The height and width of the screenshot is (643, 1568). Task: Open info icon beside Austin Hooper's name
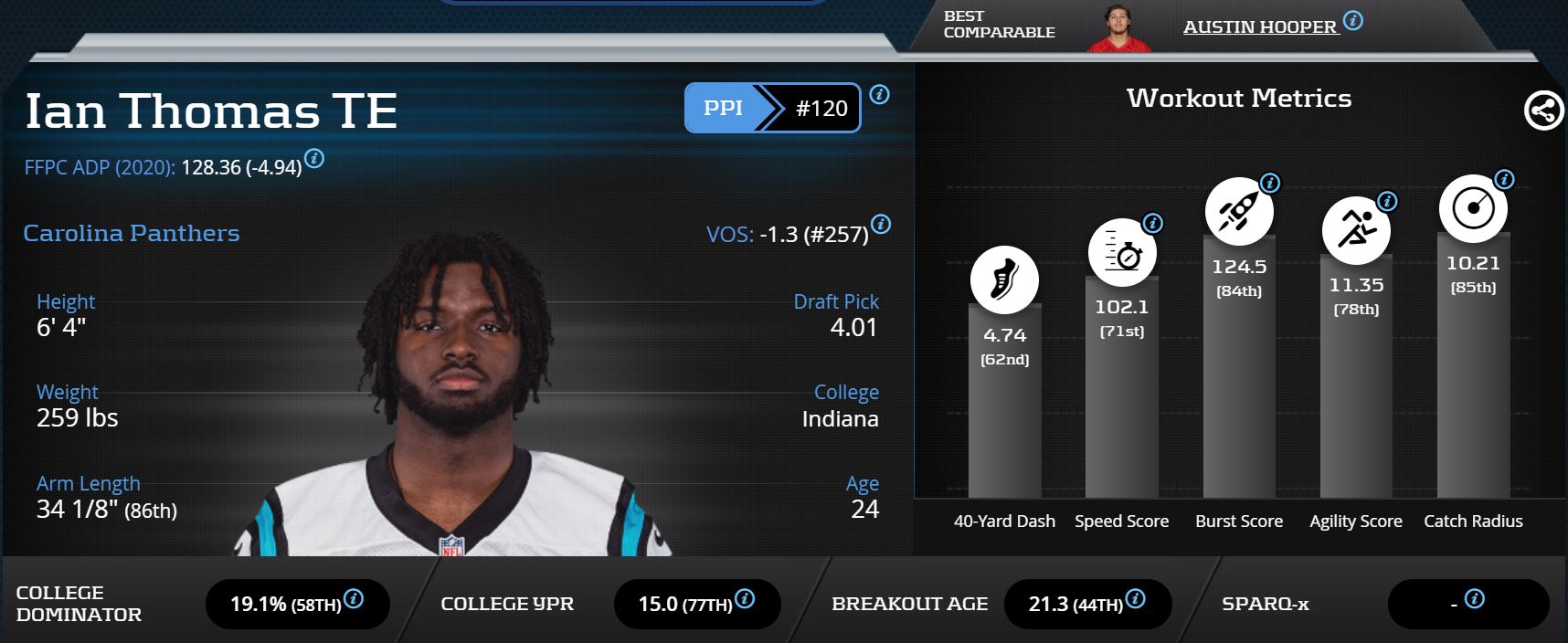point(1353,20)
